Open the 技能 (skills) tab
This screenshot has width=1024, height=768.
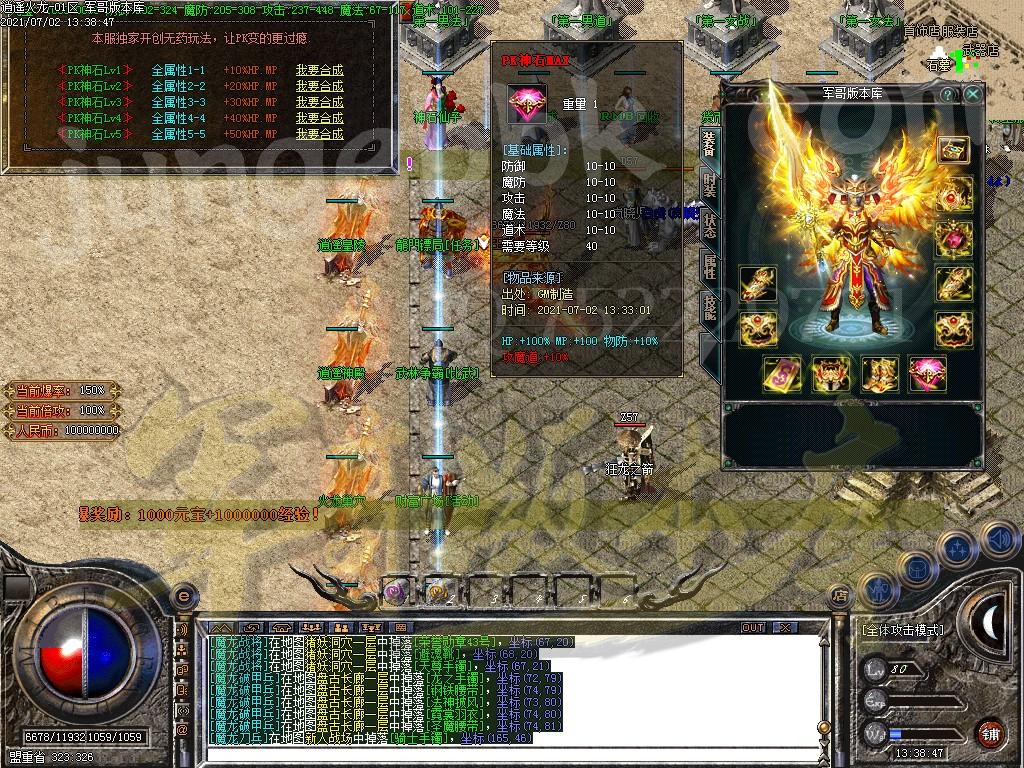[709, 307]
